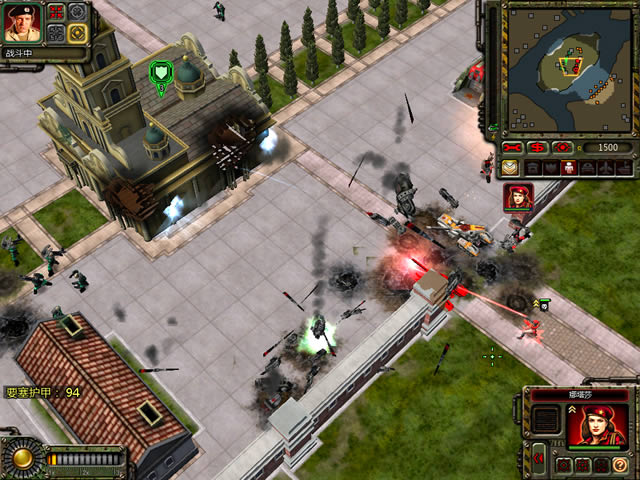Collapse the panel with red double arrows

538,459
